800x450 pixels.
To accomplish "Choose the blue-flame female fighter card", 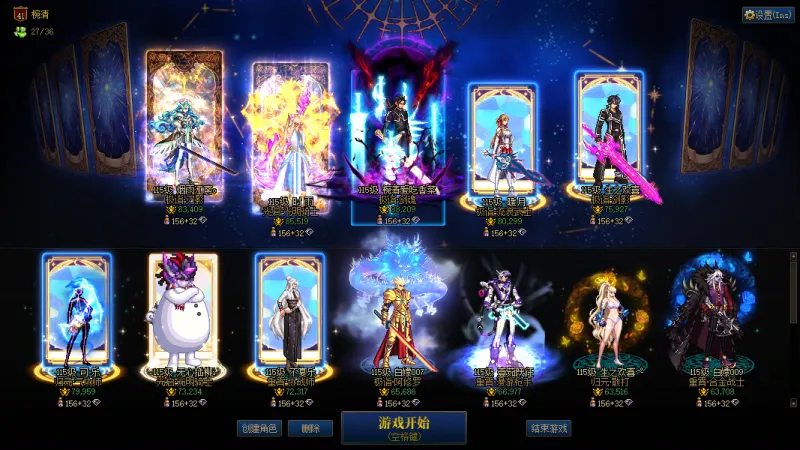I will (77, 308).
